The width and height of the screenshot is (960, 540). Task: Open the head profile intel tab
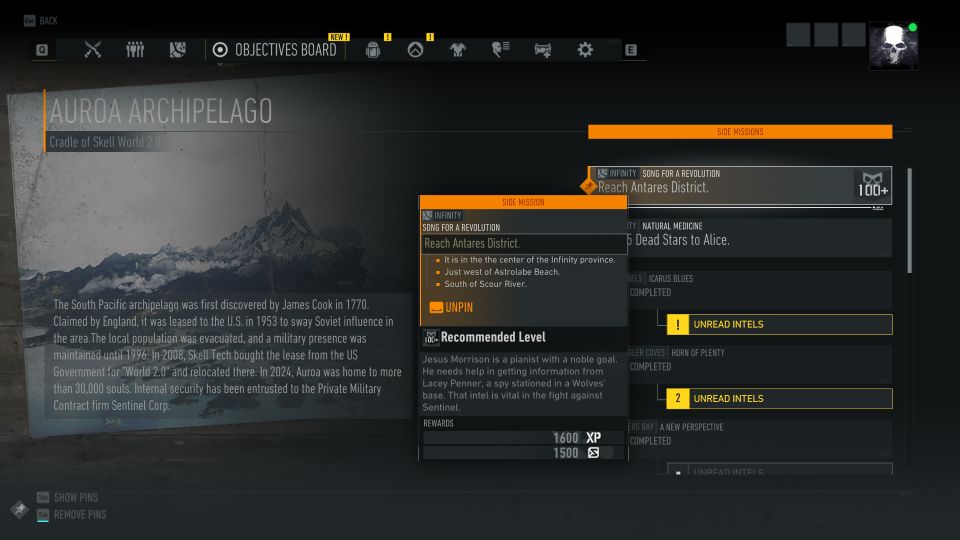tap(500, 50)
